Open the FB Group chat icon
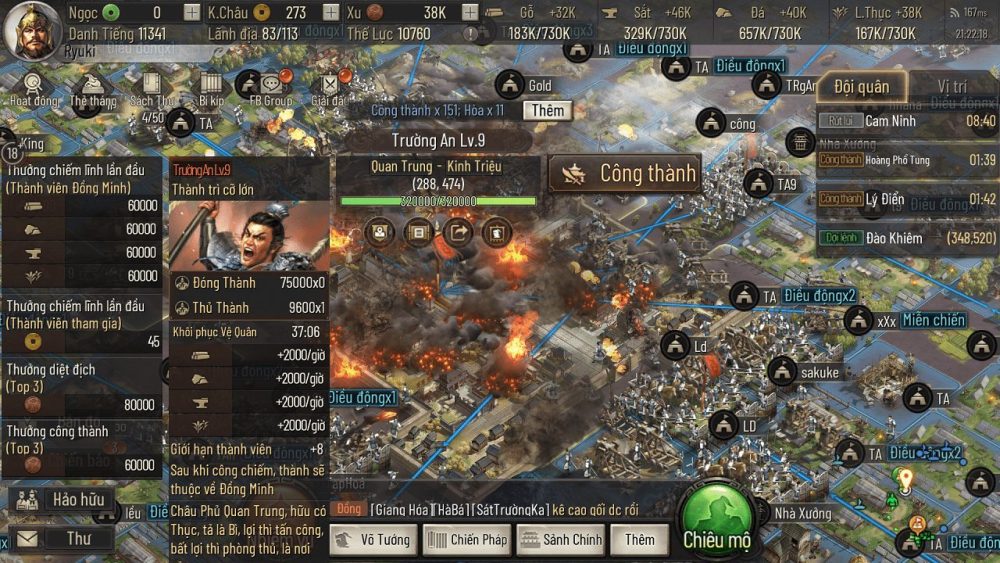Viewport: 1000px width, 563px height. coord(271,88)
